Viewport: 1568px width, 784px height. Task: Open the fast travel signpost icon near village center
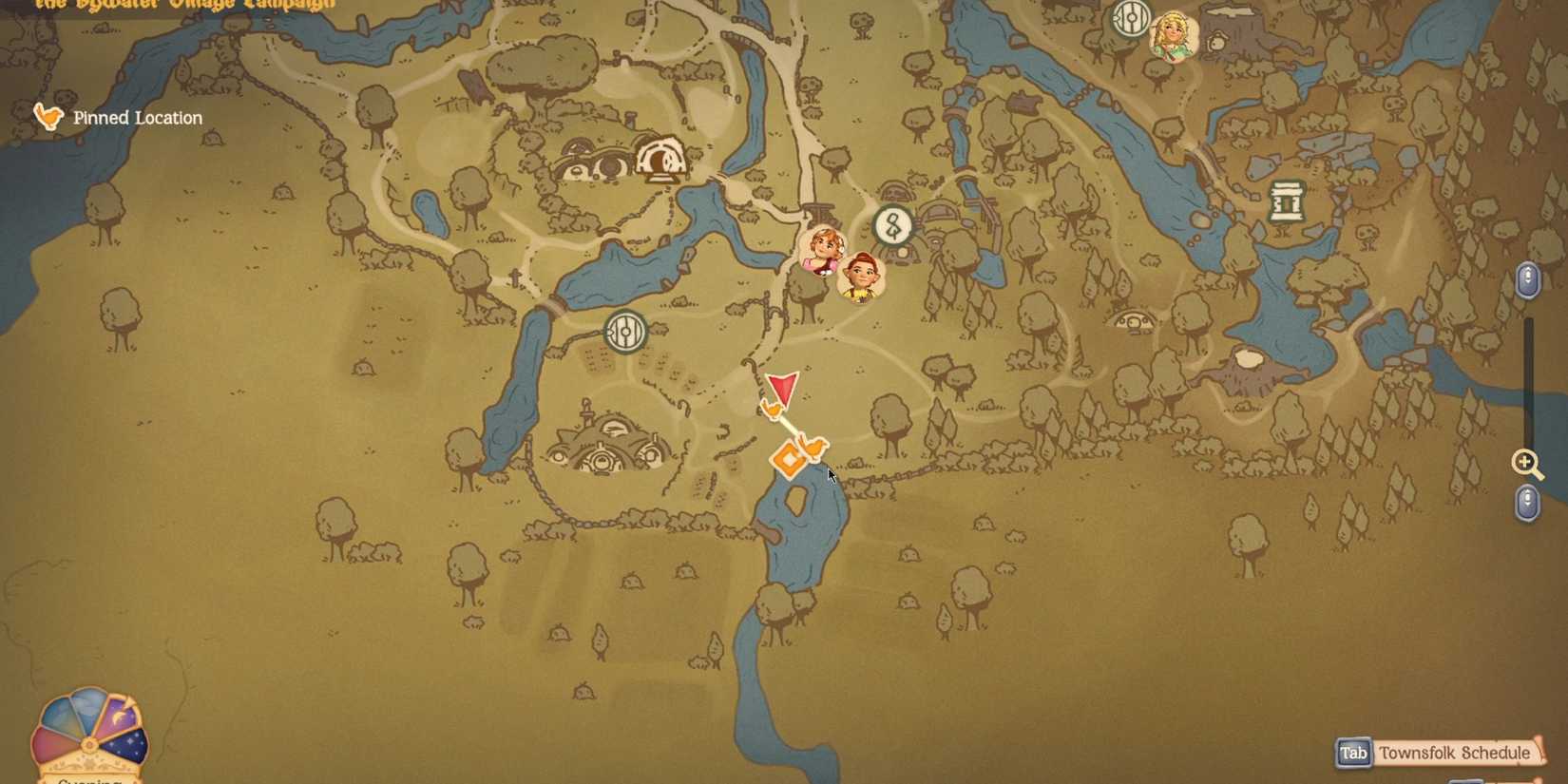click(891, 226)
